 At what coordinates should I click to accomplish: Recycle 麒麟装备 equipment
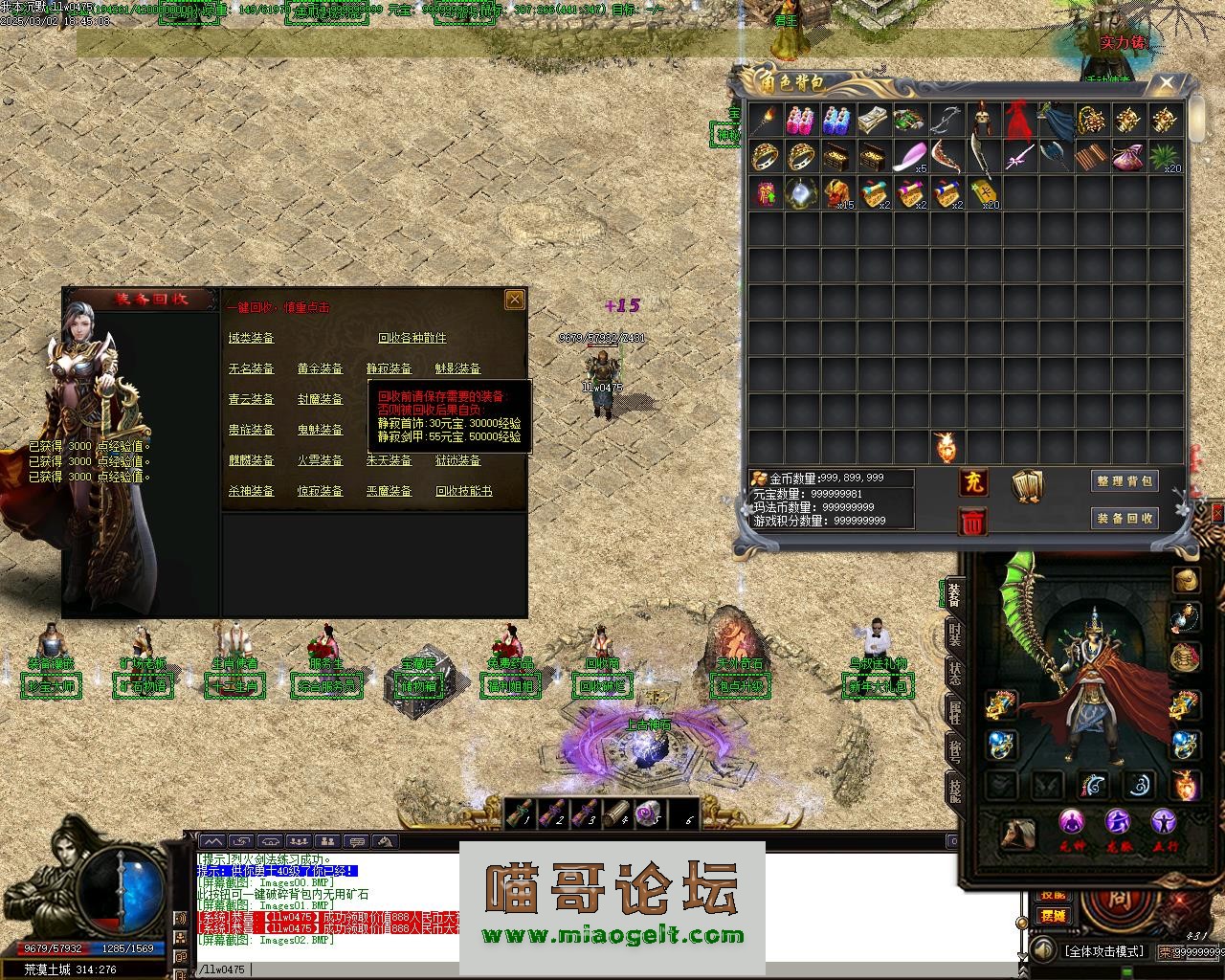[x=251, y=460]
